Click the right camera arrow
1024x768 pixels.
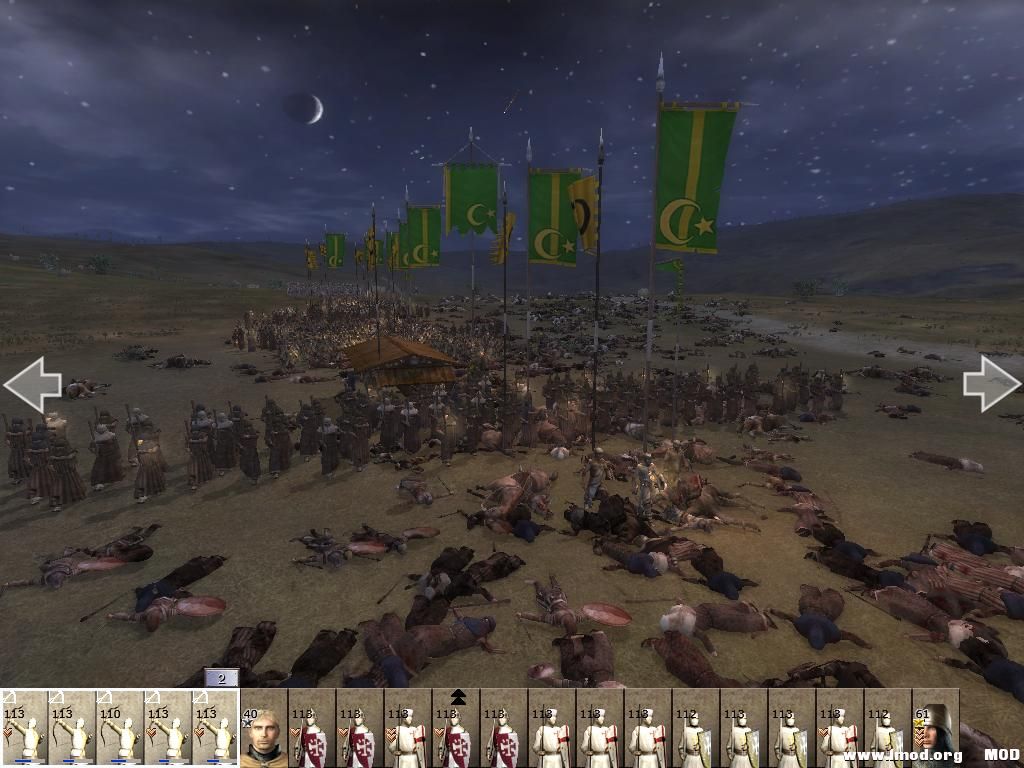tap(991, 383)
